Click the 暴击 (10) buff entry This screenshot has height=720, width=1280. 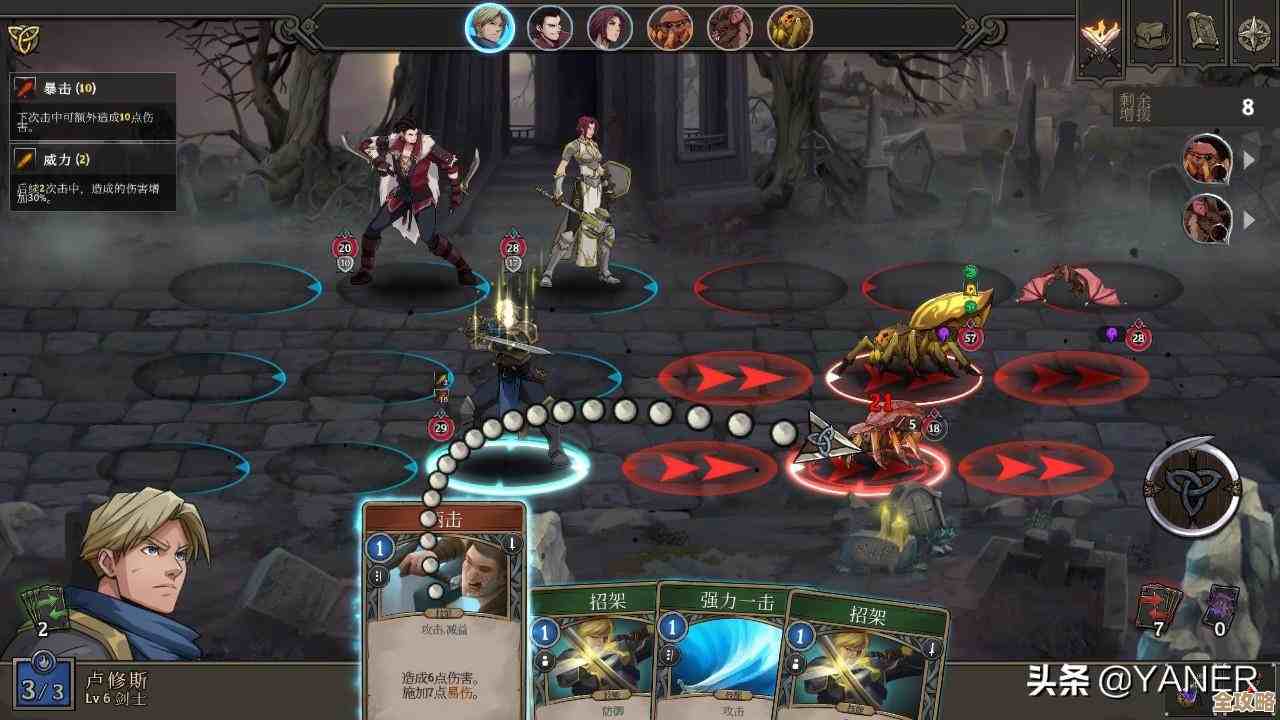(93, 102)
